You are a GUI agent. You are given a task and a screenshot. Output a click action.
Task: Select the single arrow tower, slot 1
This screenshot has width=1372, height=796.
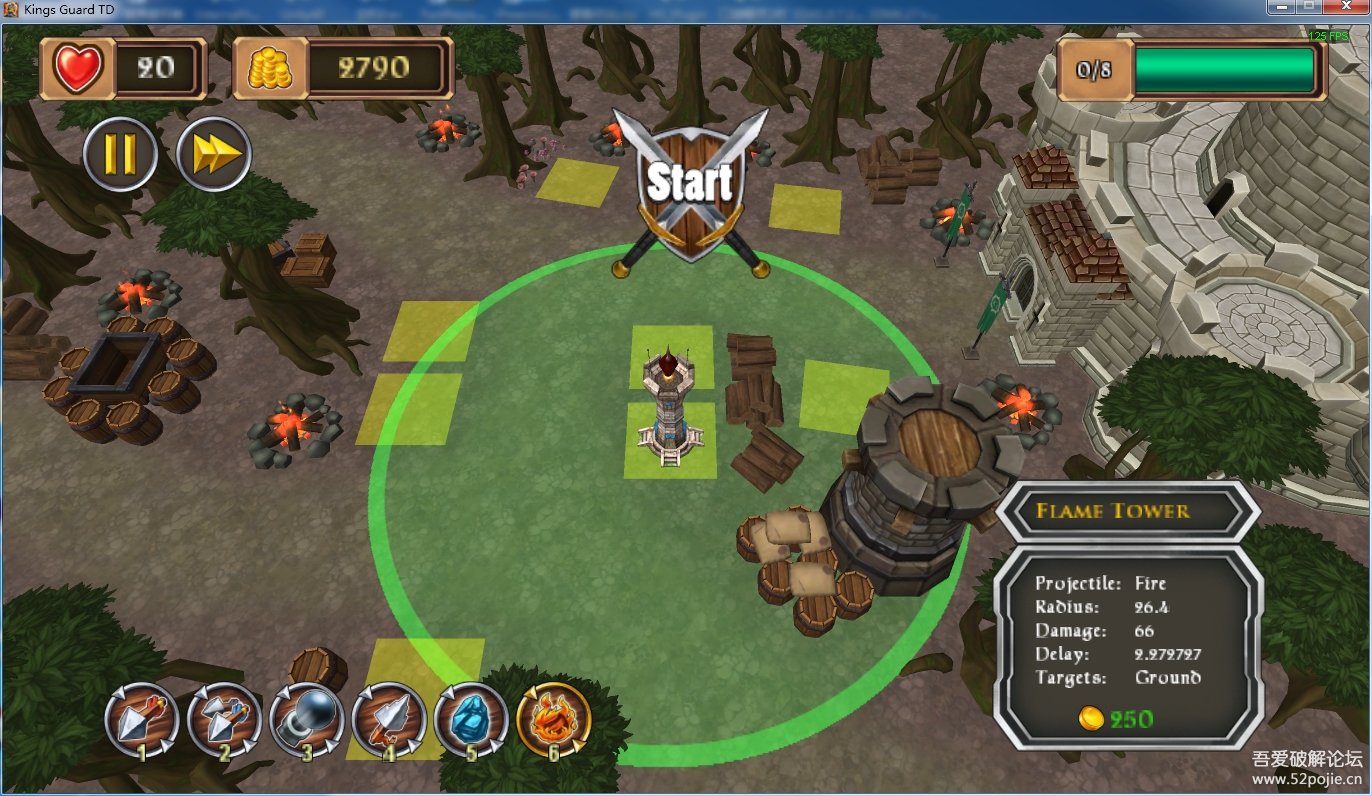pos(142,720)
